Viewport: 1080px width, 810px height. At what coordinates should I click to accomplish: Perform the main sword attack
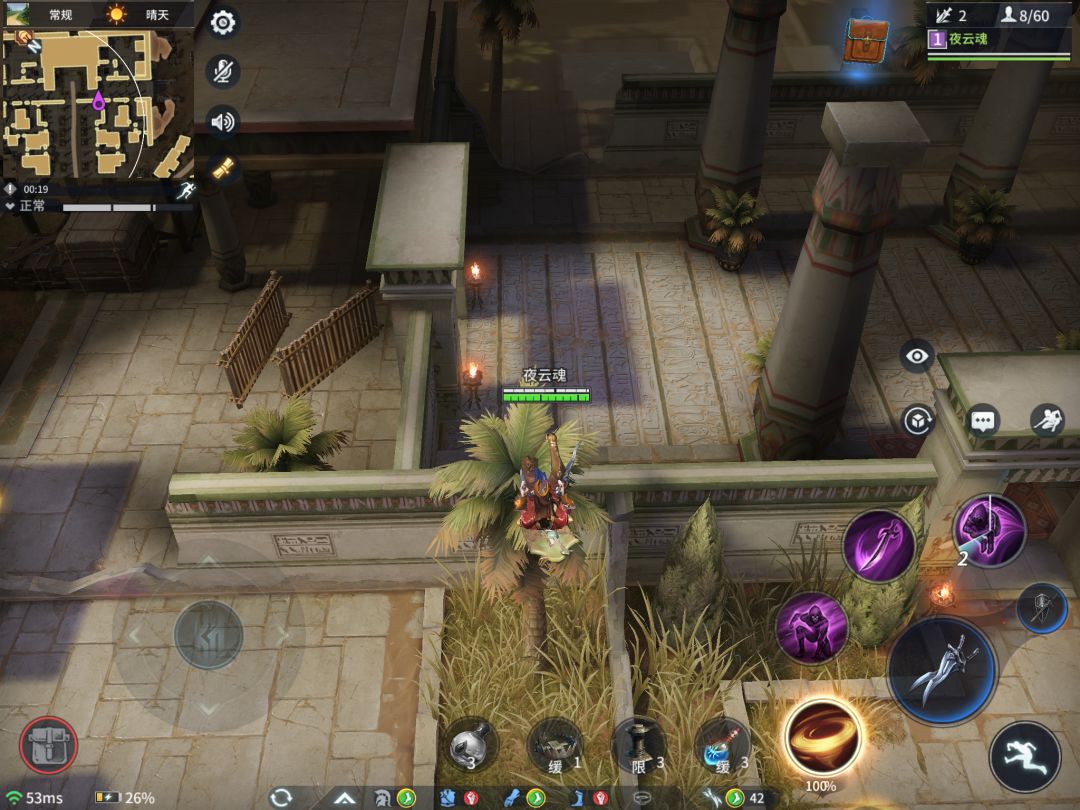[942, 671]
